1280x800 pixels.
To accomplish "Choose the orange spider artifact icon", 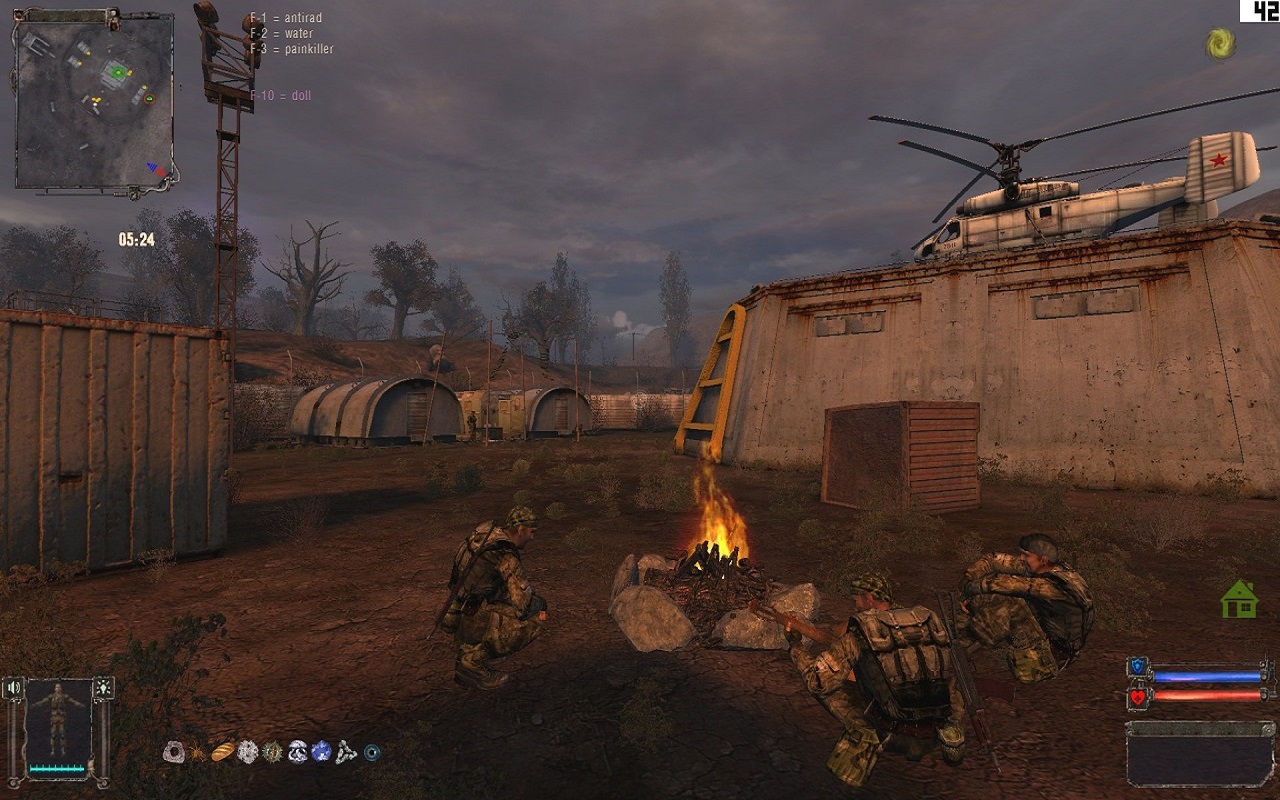I will click(x=198, y=752).
